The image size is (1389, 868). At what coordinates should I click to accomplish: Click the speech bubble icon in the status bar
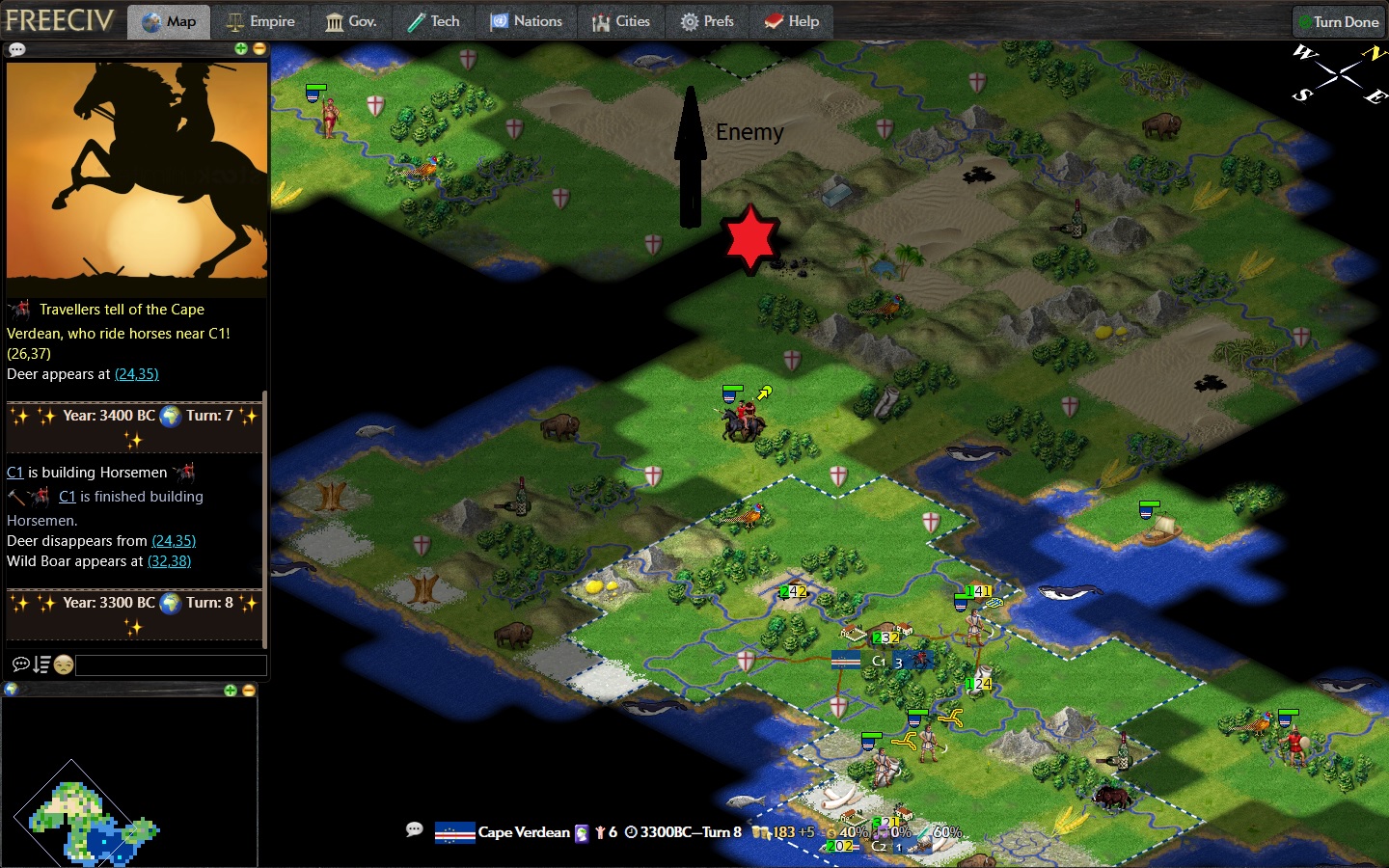pyautogui.click(x=415, y=829)
